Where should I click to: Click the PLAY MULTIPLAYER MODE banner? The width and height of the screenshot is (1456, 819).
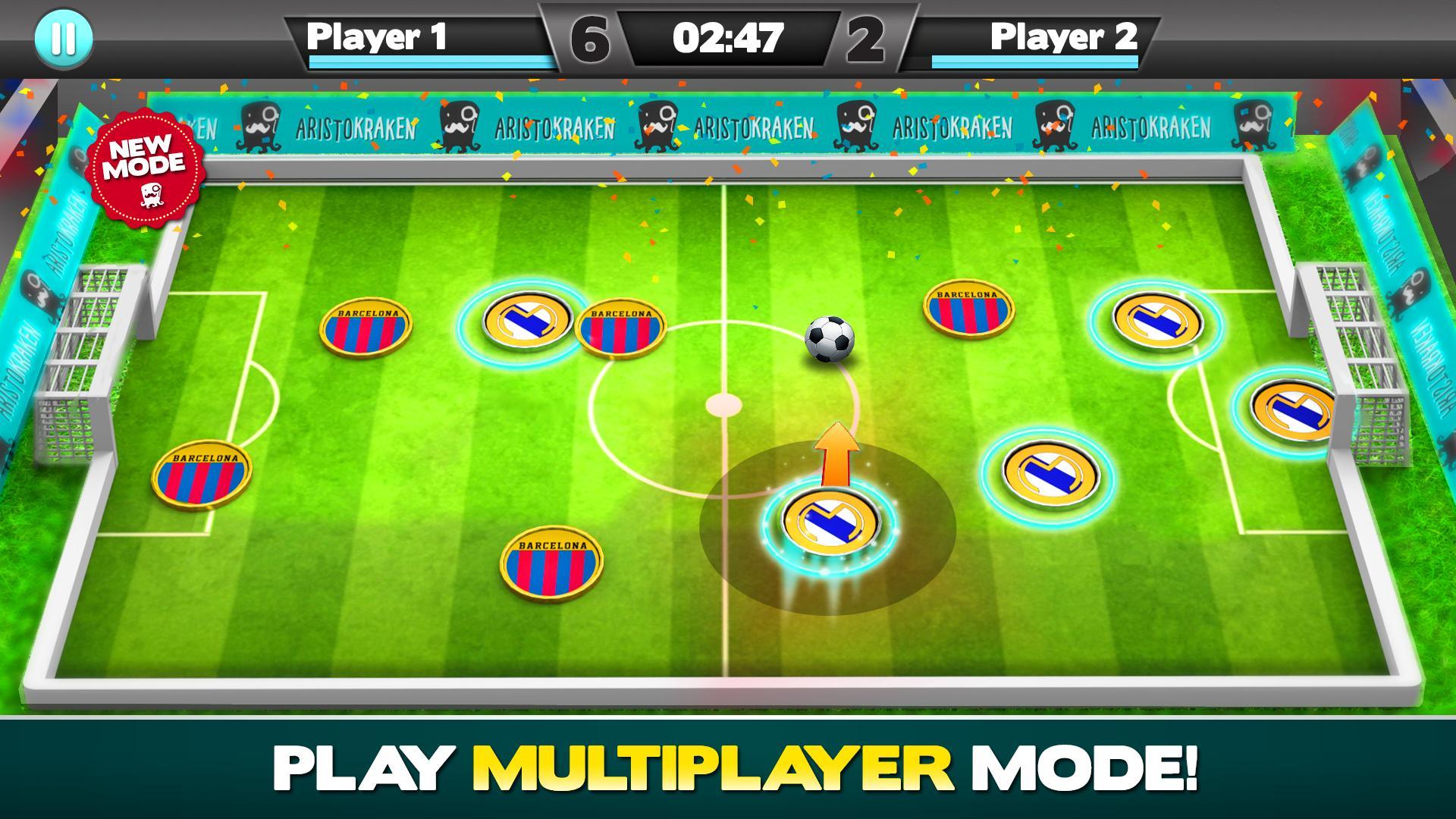point(728,768)
